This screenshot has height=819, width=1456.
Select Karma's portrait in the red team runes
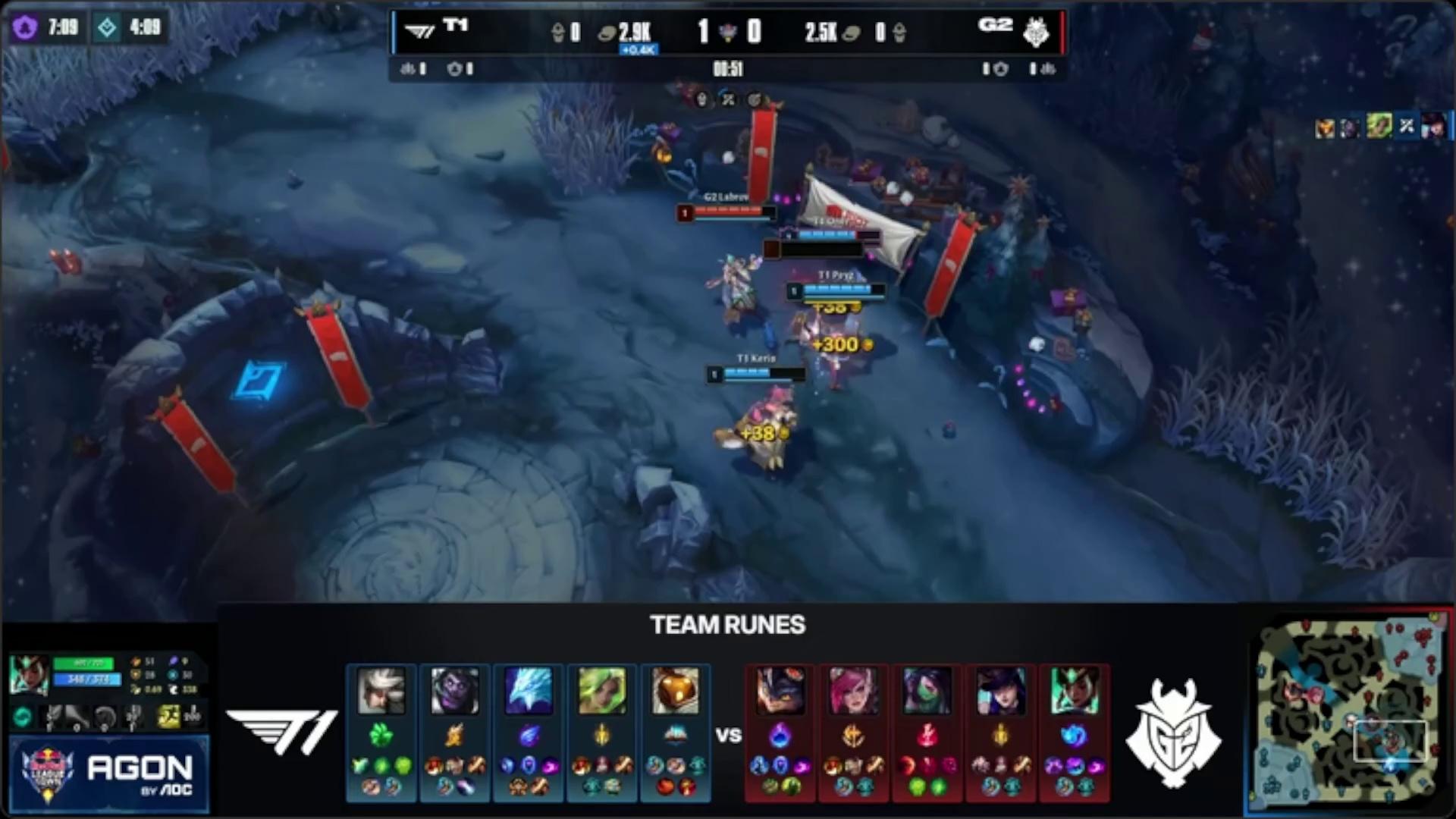pyautogui.click(x=1074, y=691)
